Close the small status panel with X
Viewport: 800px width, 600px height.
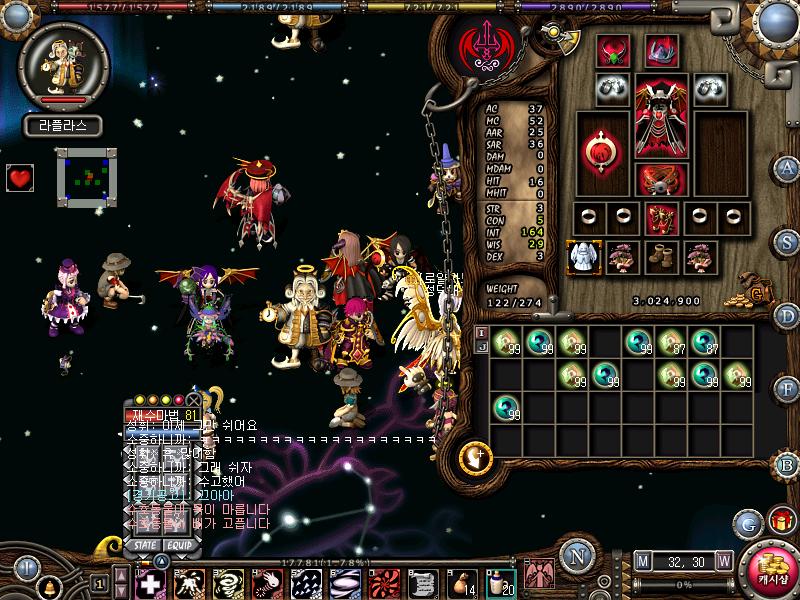coord(194,399)
